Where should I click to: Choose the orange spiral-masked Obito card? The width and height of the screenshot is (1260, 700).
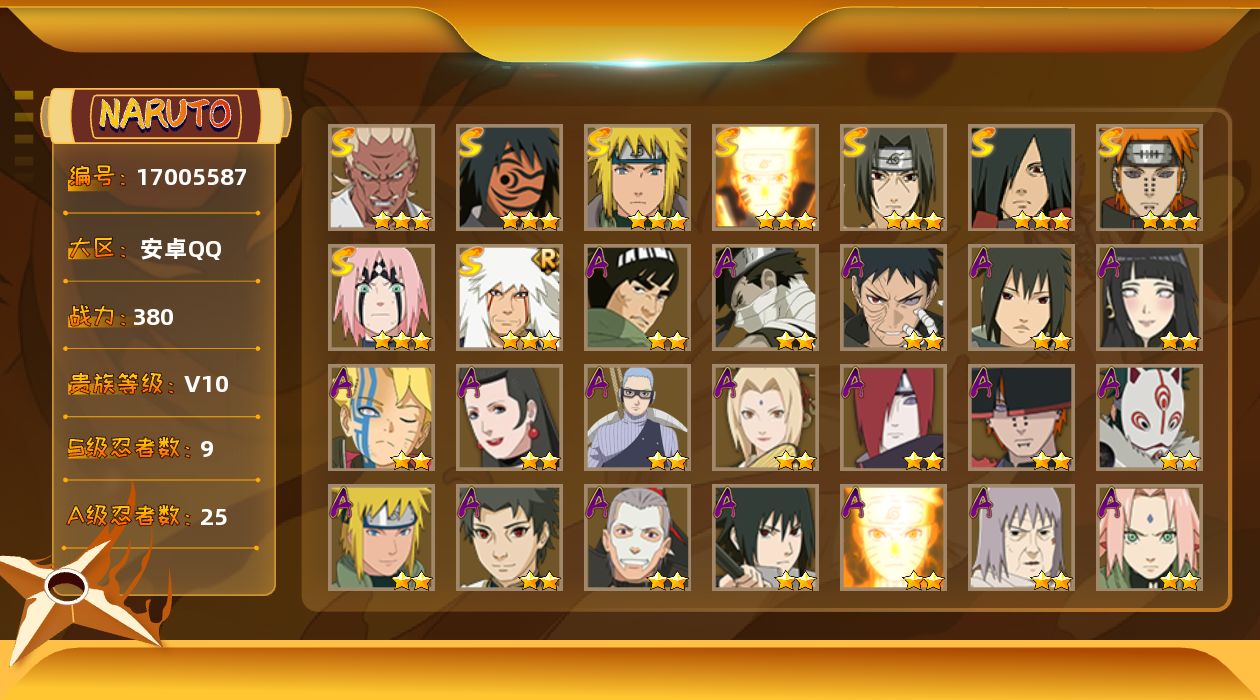coord(509,177)
